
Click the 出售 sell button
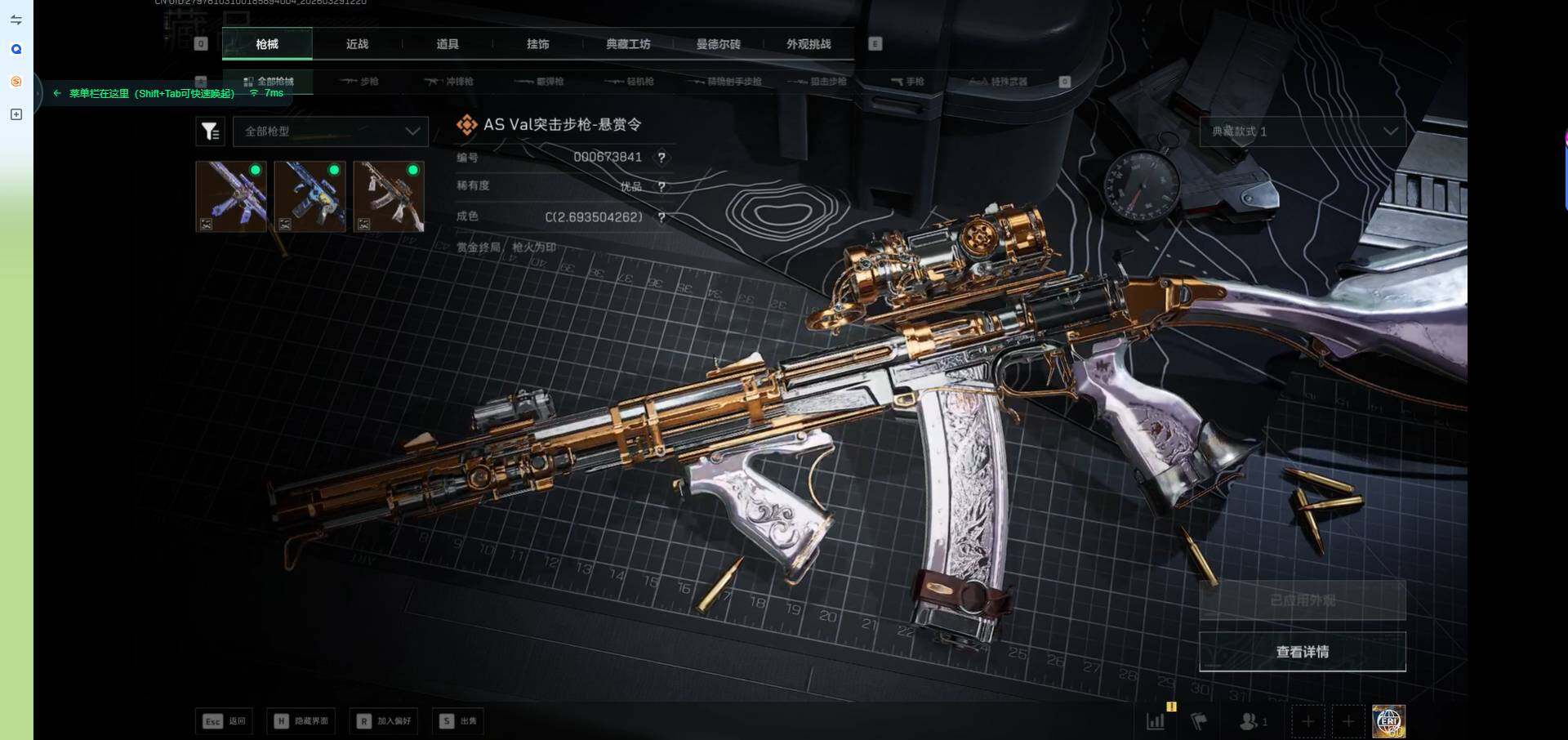pos(459,721)
